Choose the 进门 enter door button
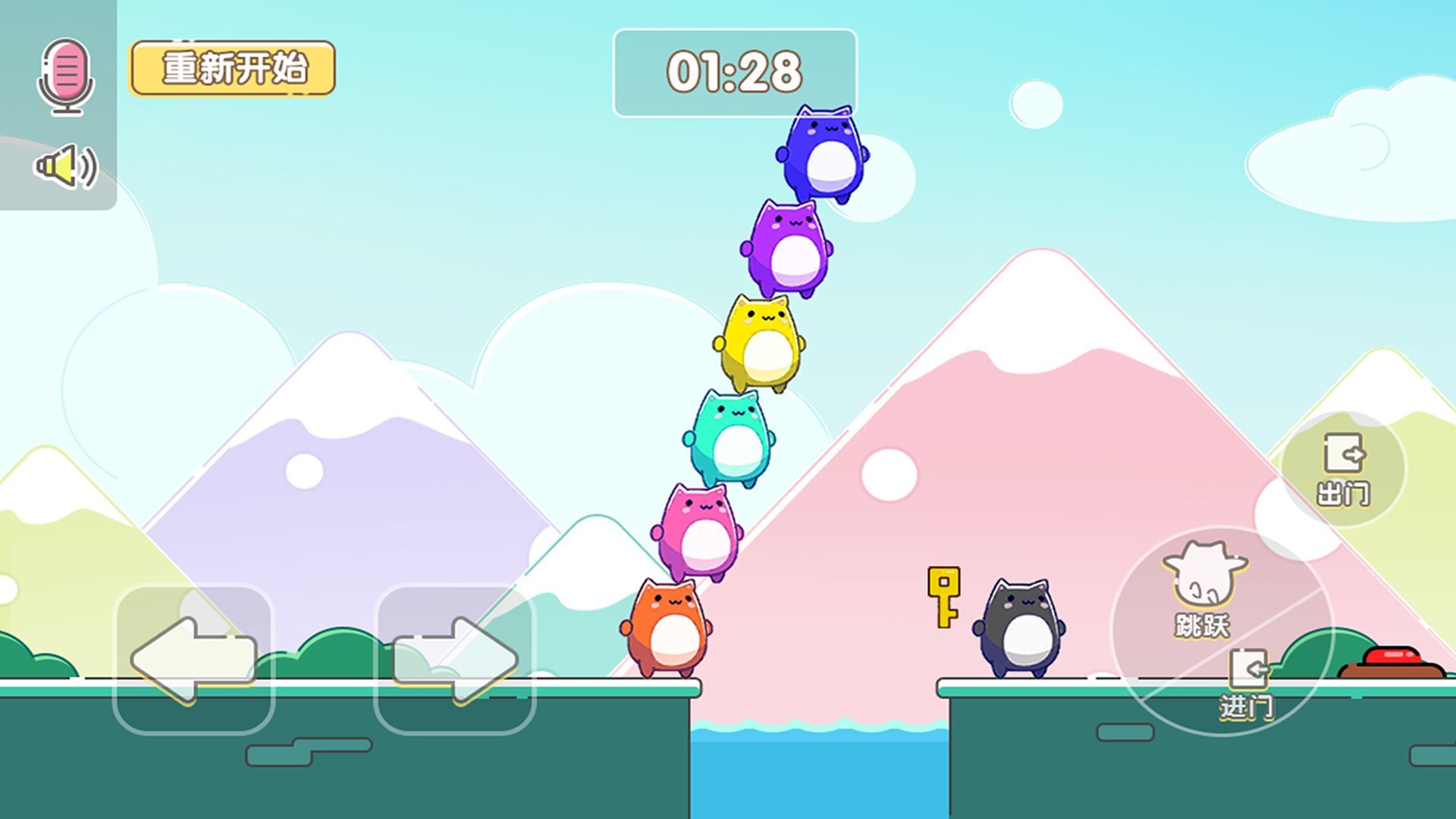Viewport: 1456px width, 819px height. [x=1247, y=684]
